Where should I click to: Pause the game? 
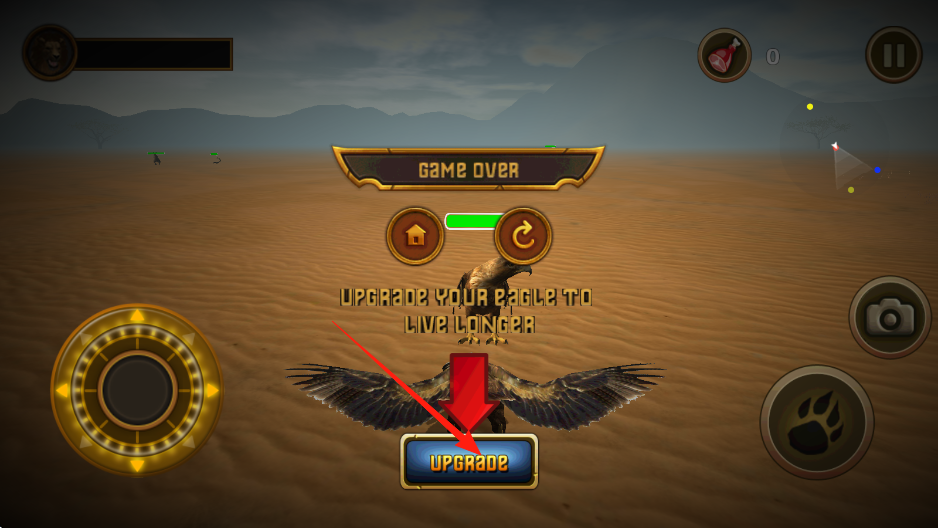893,55
